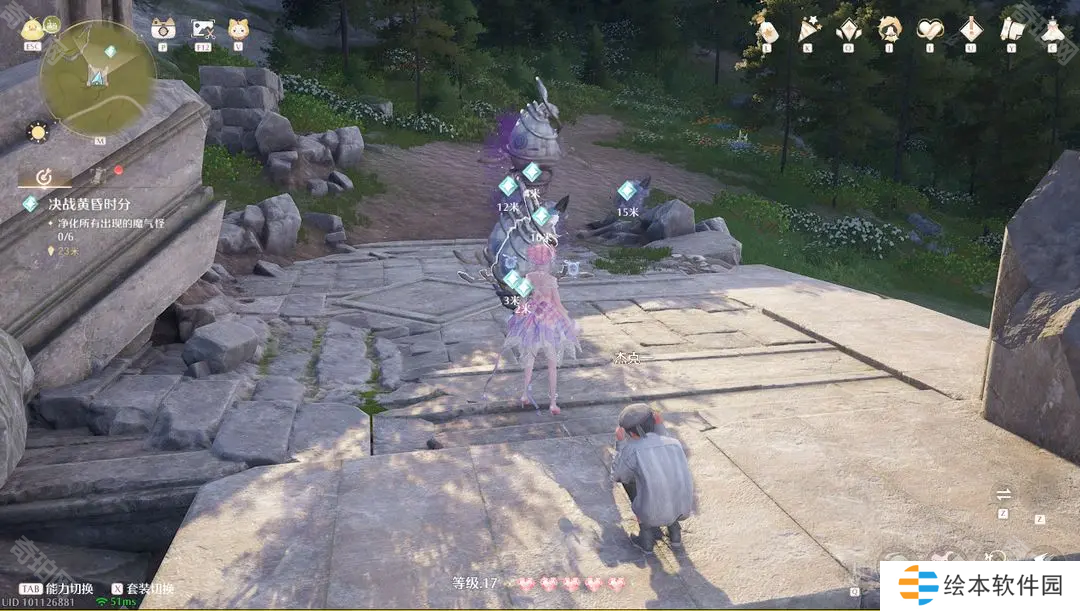Click the swap arrows icon near bottom right
1080x611 pixels.
pos(1004,494)
